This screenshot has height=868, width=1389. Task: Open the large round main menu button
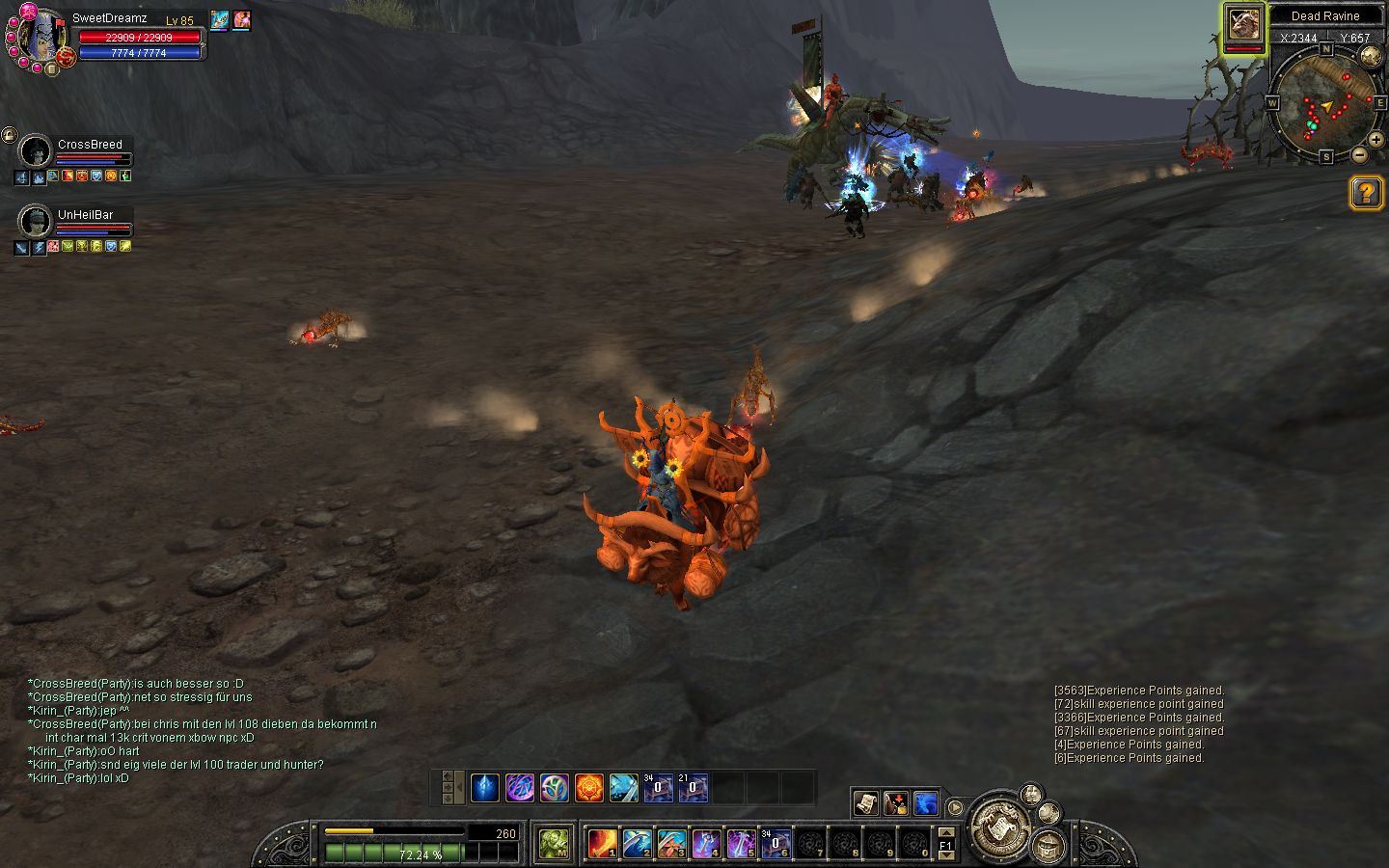pyautogui.click(x=1001, y=825)
